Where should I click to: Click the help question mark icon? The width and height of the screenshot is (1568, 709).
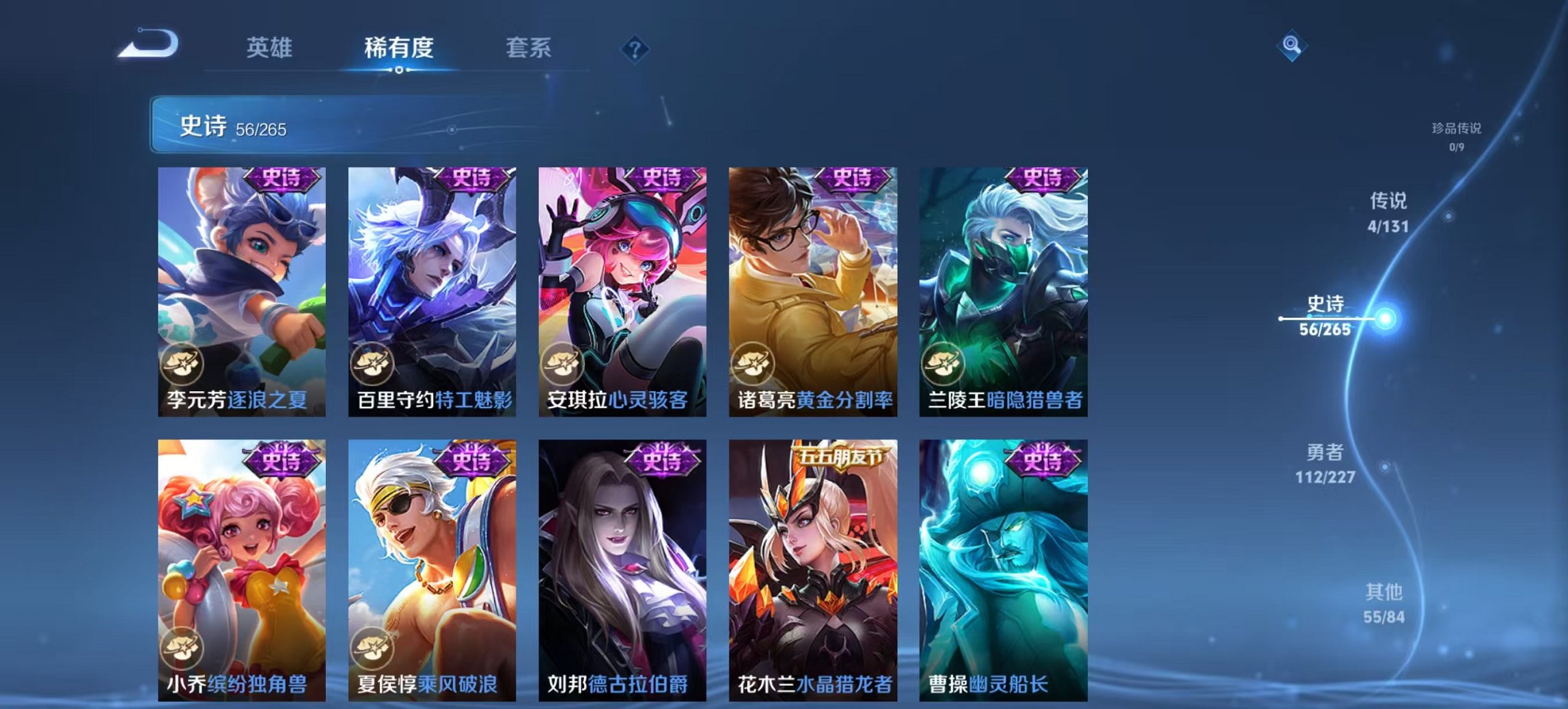pos(635,49)
